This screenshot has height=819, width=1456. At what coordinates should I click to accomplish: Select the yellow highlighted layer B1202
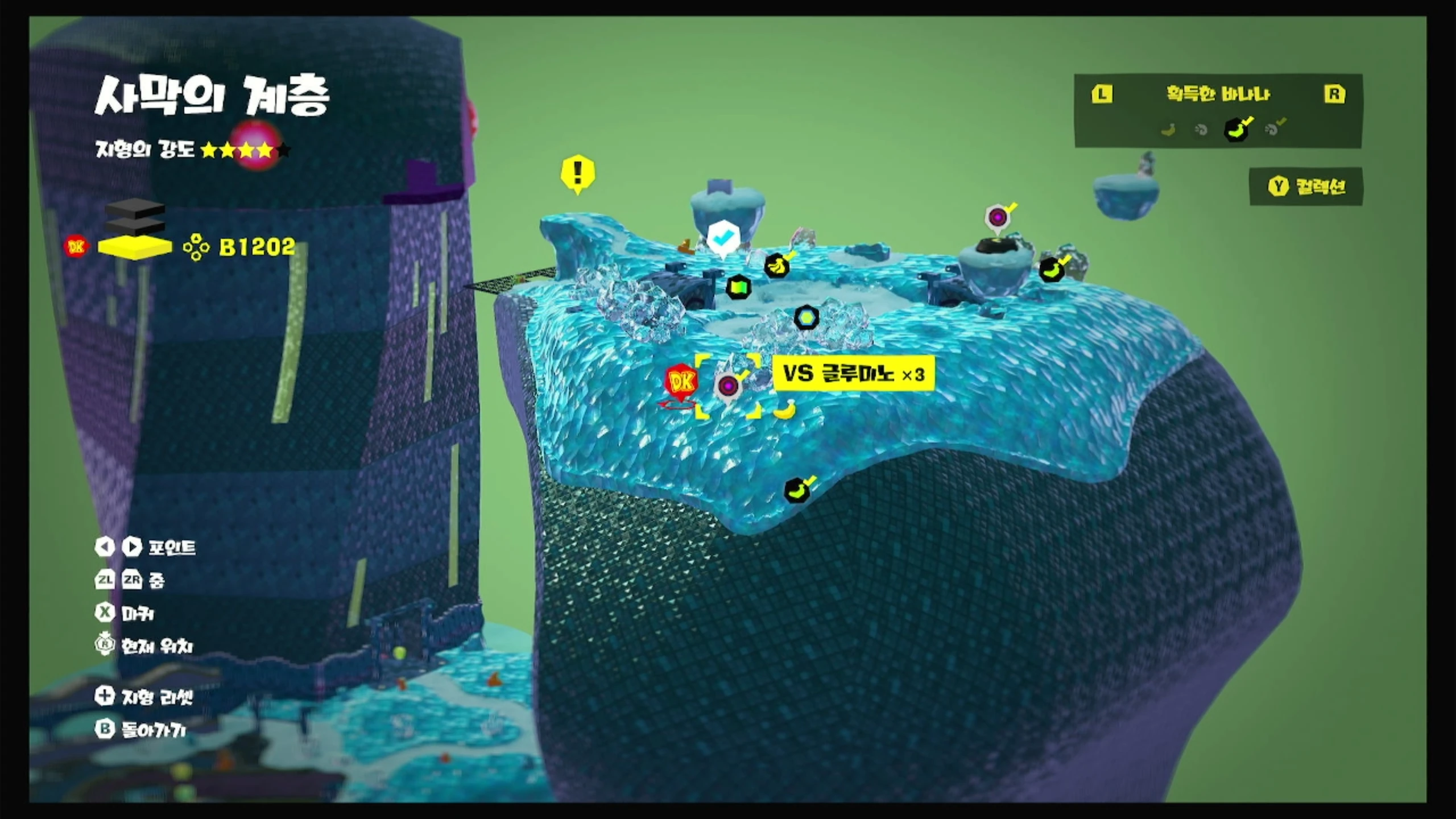pos(135,247)
